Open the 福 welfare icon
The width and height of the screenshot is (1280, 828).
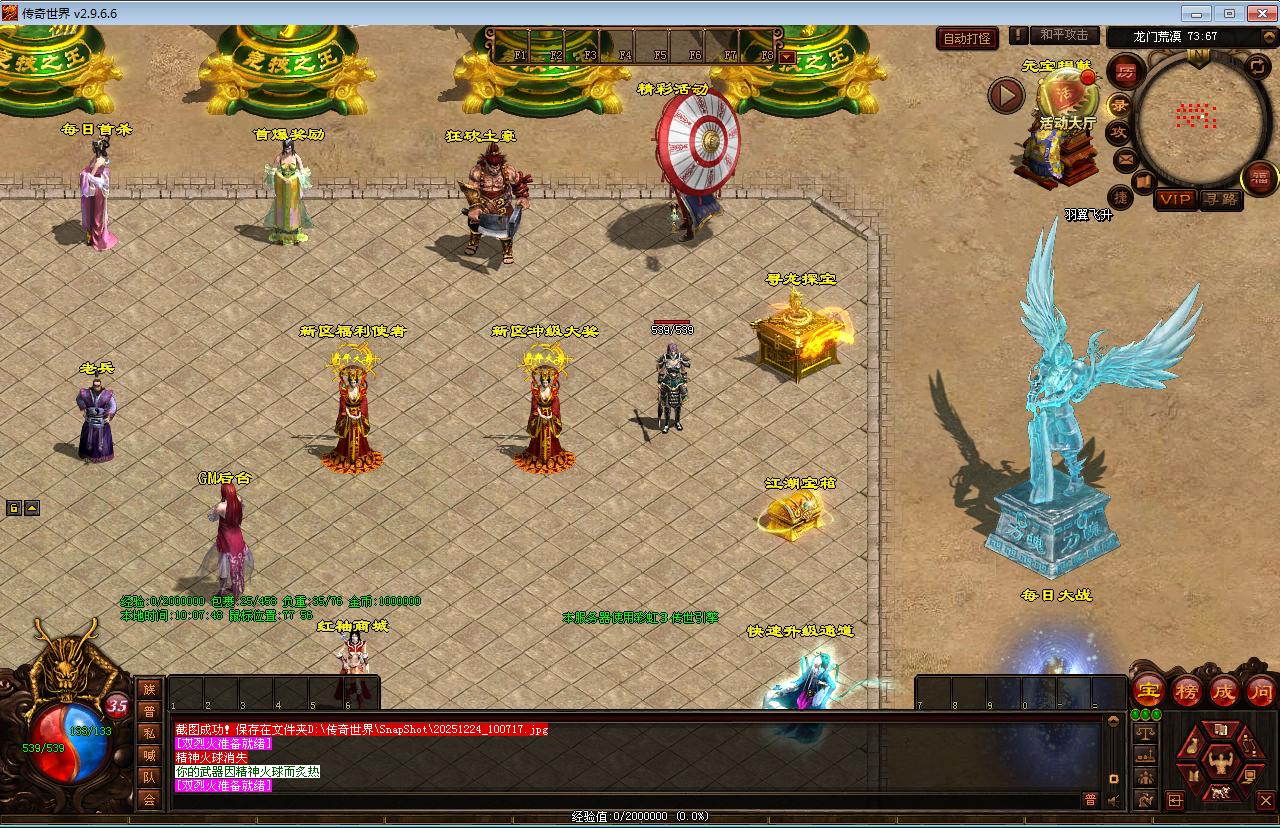(1260, 178)
